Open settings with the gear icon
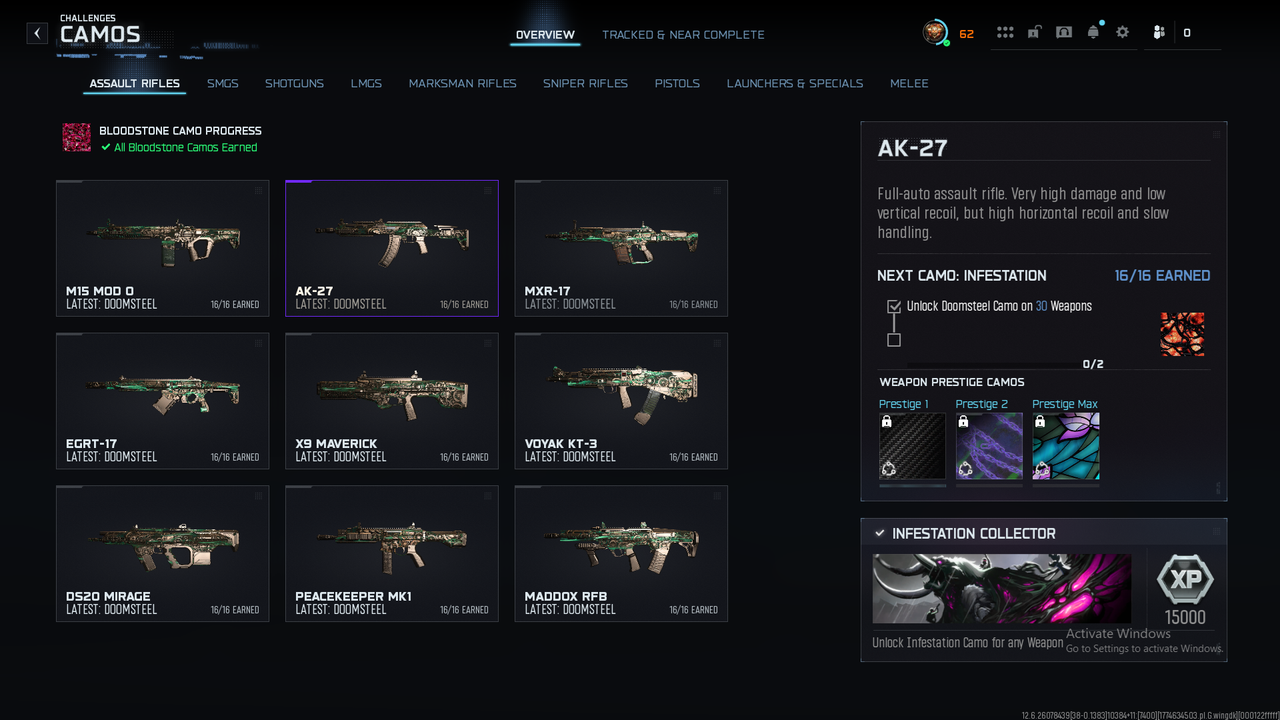This screenshot has height=720, width=1280. point(1122,33)
